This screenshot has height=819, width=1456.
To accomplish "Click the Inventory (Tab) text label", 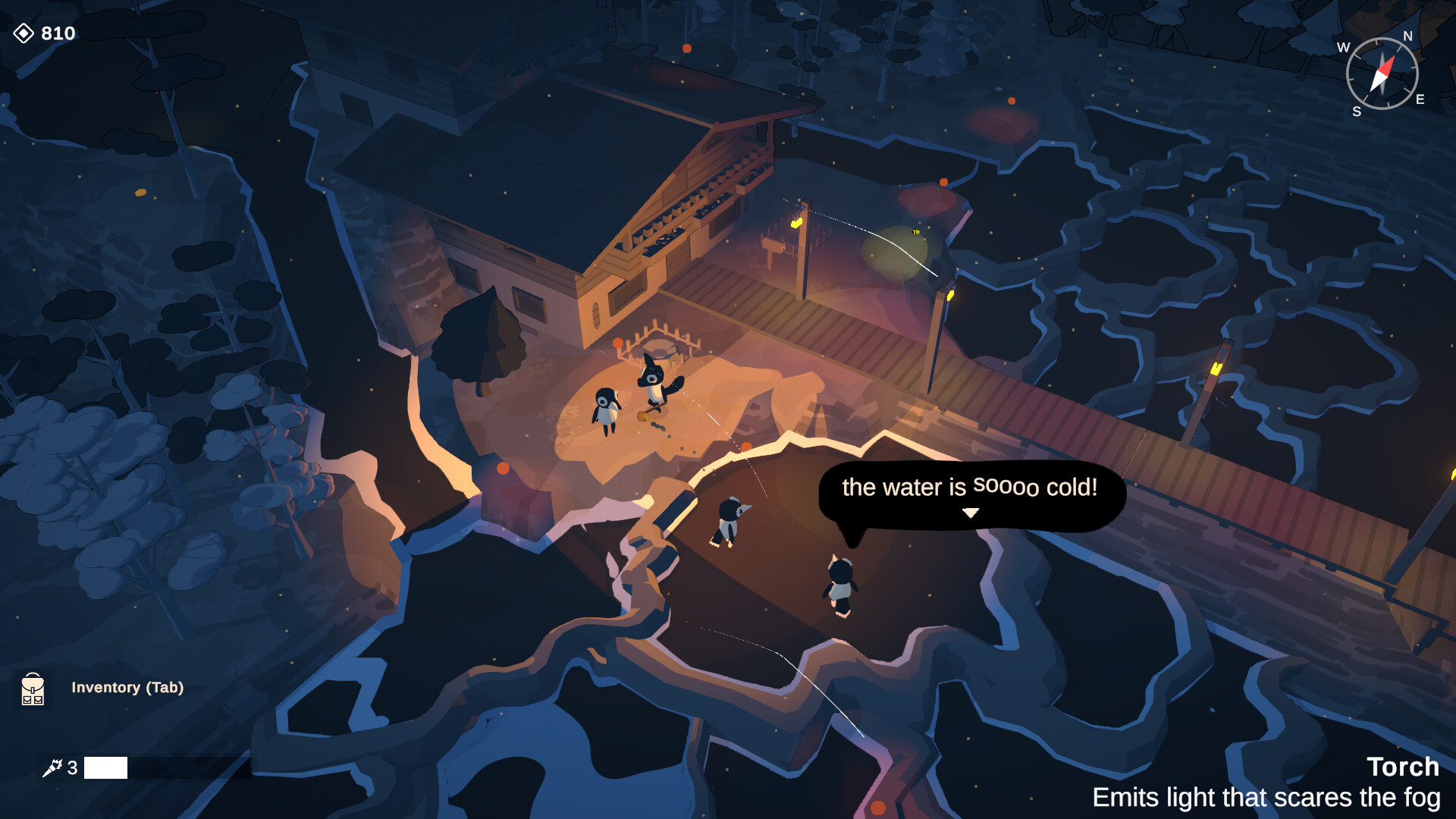I will pos(127,689).
